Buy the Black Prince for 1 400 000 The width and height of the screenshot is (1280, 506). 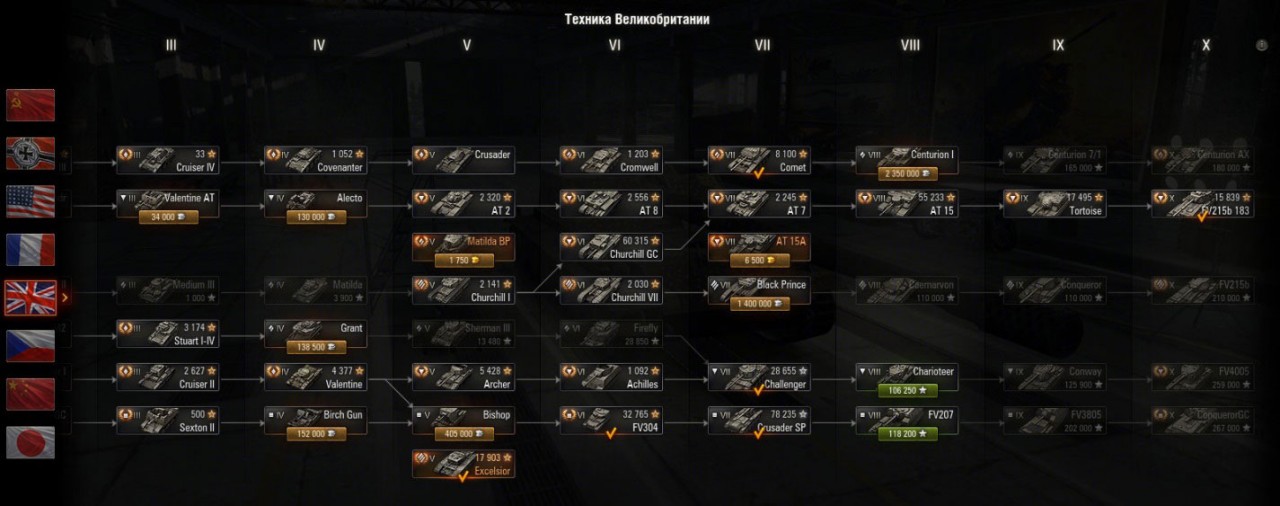coord(760,304)
